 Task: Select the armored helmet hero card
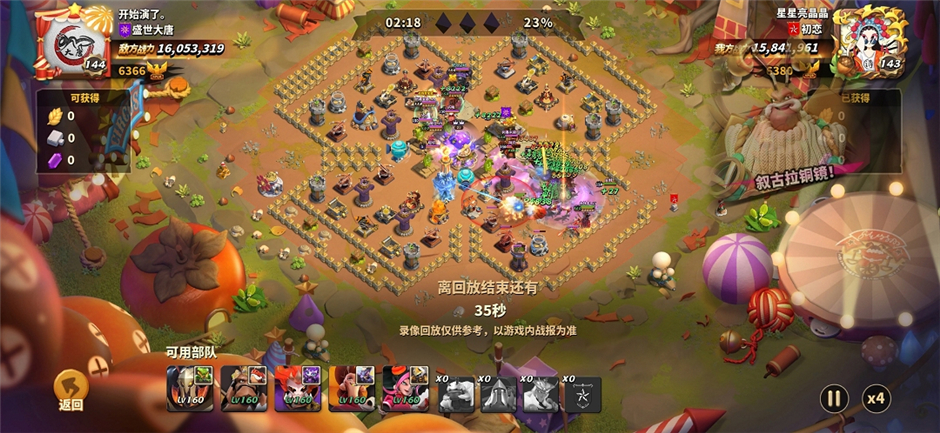188,388
